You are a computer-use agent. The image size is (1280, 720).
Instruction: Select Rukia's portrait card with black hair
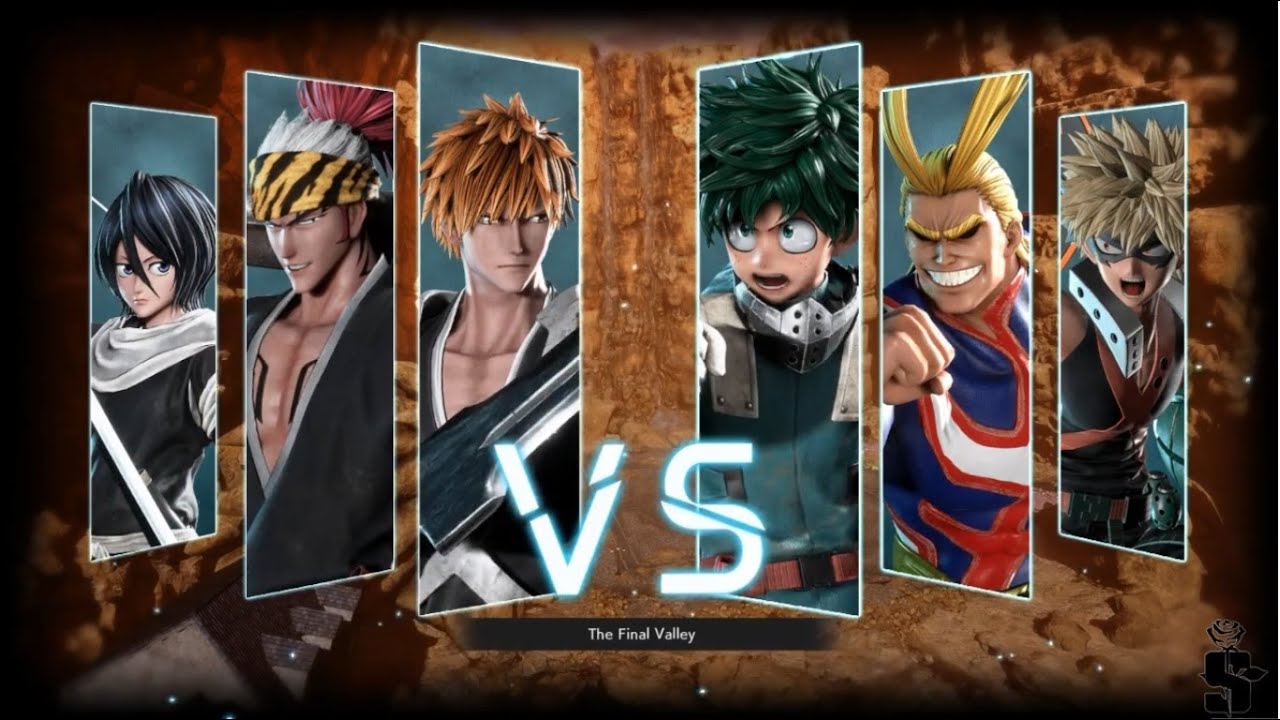pyautogui.click(x=153, y=330)
